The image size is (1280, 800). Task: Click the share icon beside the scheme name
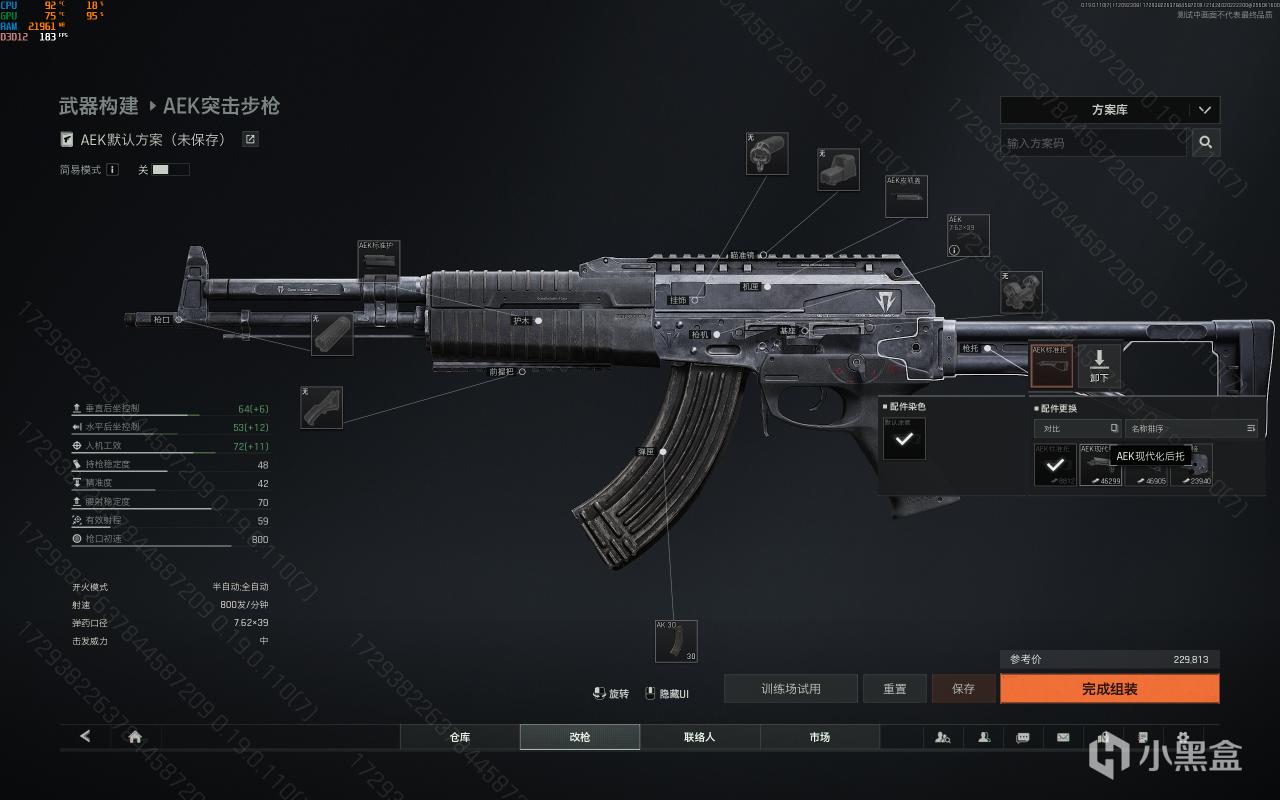[251, 140]
